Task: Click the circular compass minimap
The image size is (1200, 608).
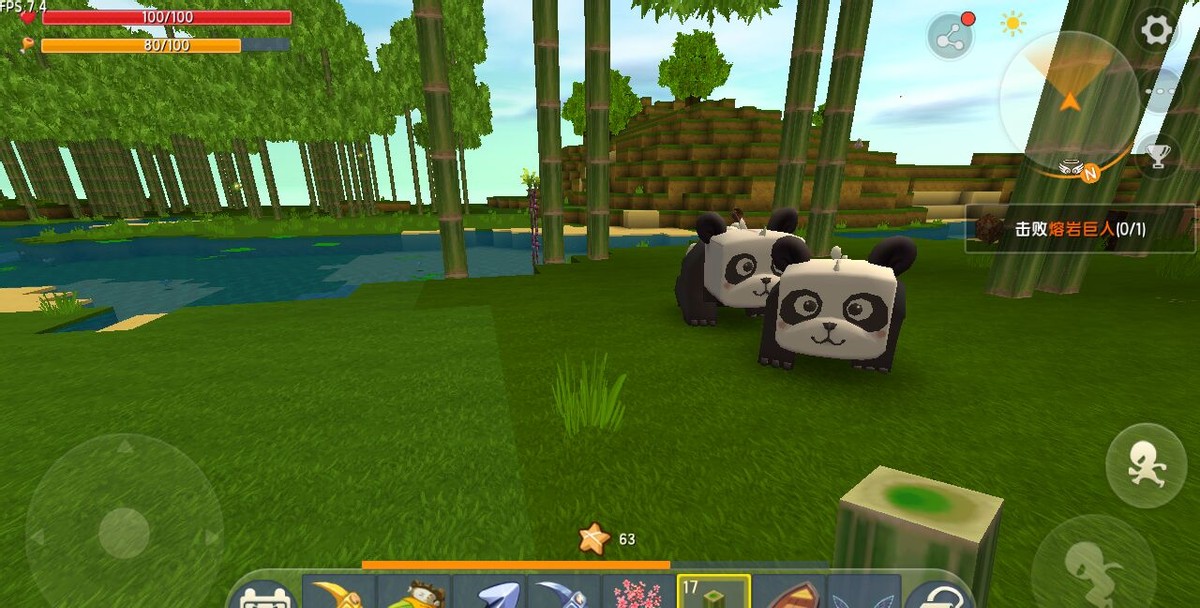Action: [1068, 98]
